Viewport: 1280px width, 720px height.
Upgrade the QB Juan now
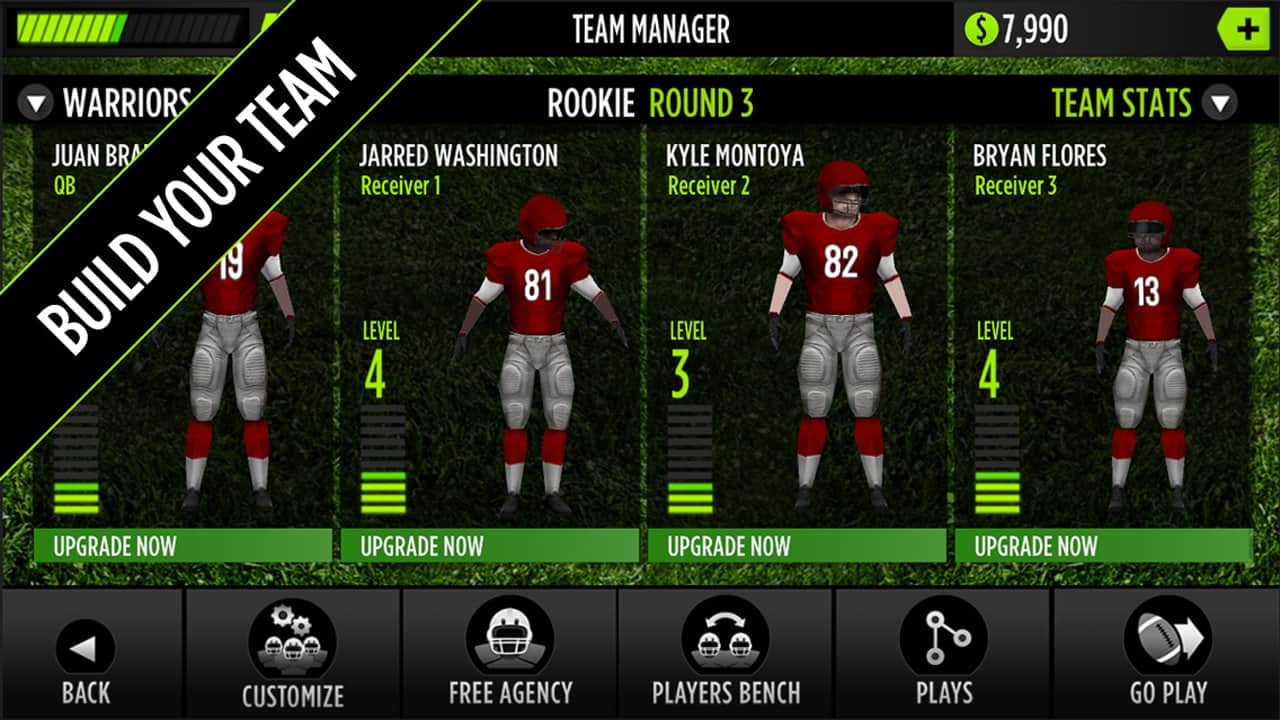(x=183, y=546)
